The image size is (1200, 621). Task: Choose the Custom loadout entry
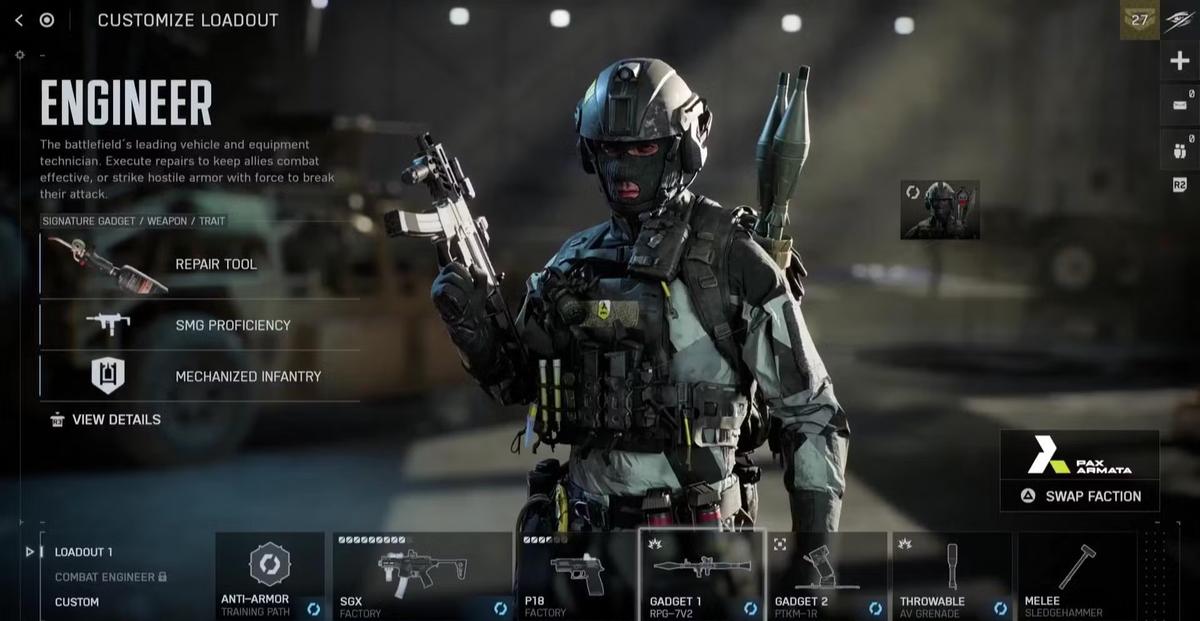click(x=77, y=602)
